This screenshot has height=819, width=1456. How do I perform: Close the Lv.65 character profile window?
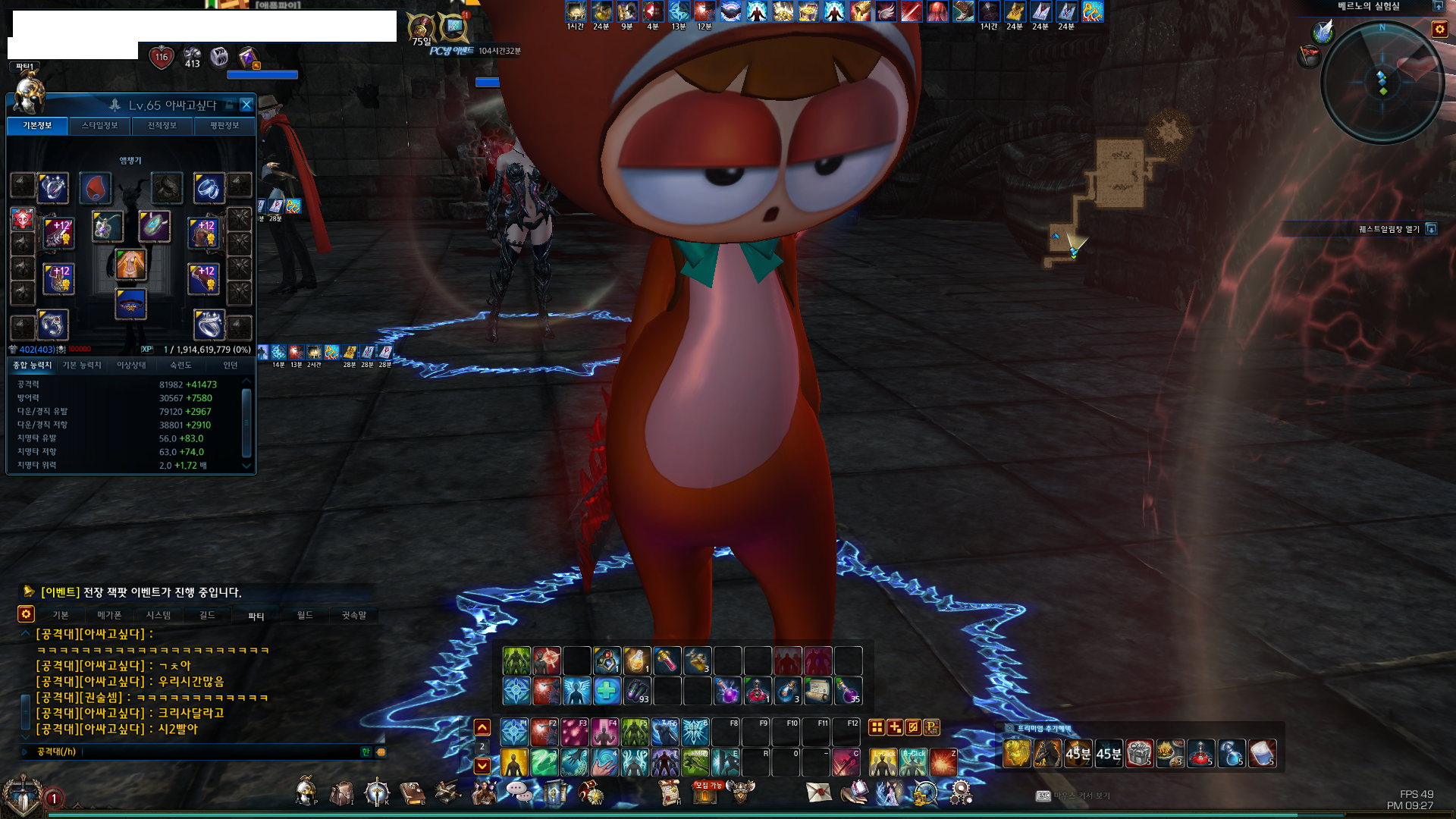246,105
